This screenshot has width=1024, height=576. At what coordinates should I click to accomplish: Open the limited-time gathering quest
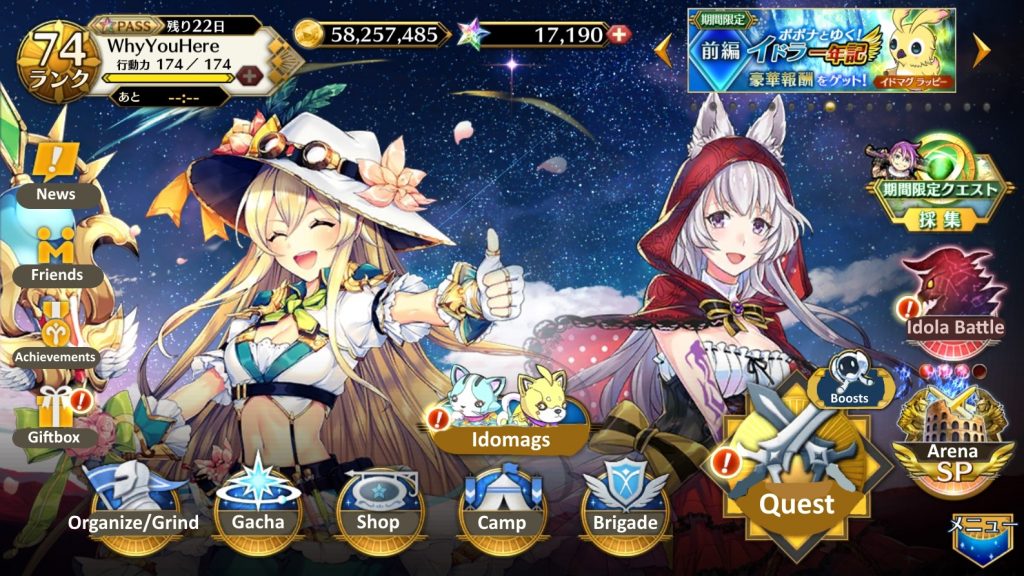click(x=936, y=180)
